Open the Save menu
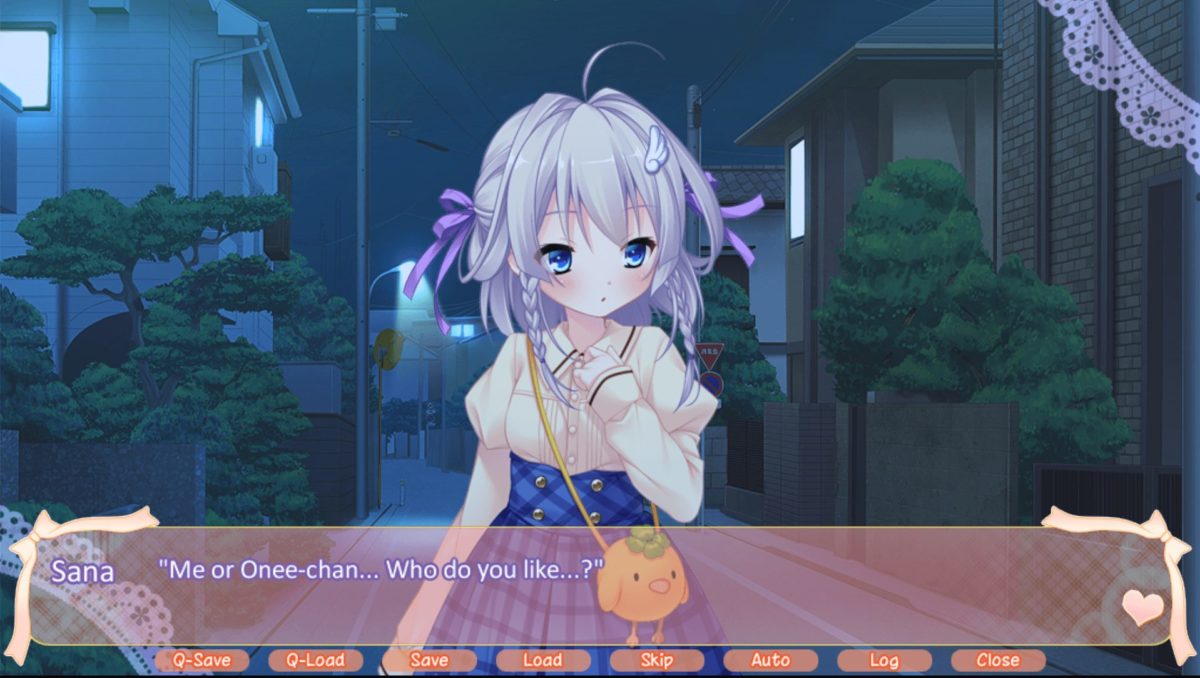The width and height of the screenshot is (1200, 678). pos(429,660)
